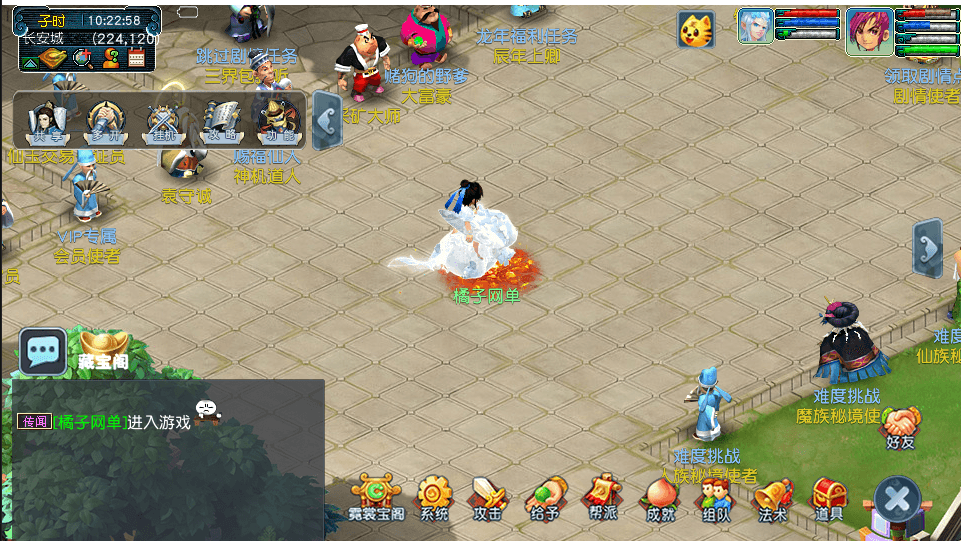Open the 霓裳宝阁 shop
The height and width of the screenshot is (541, 961).
(x=377, y=497)
